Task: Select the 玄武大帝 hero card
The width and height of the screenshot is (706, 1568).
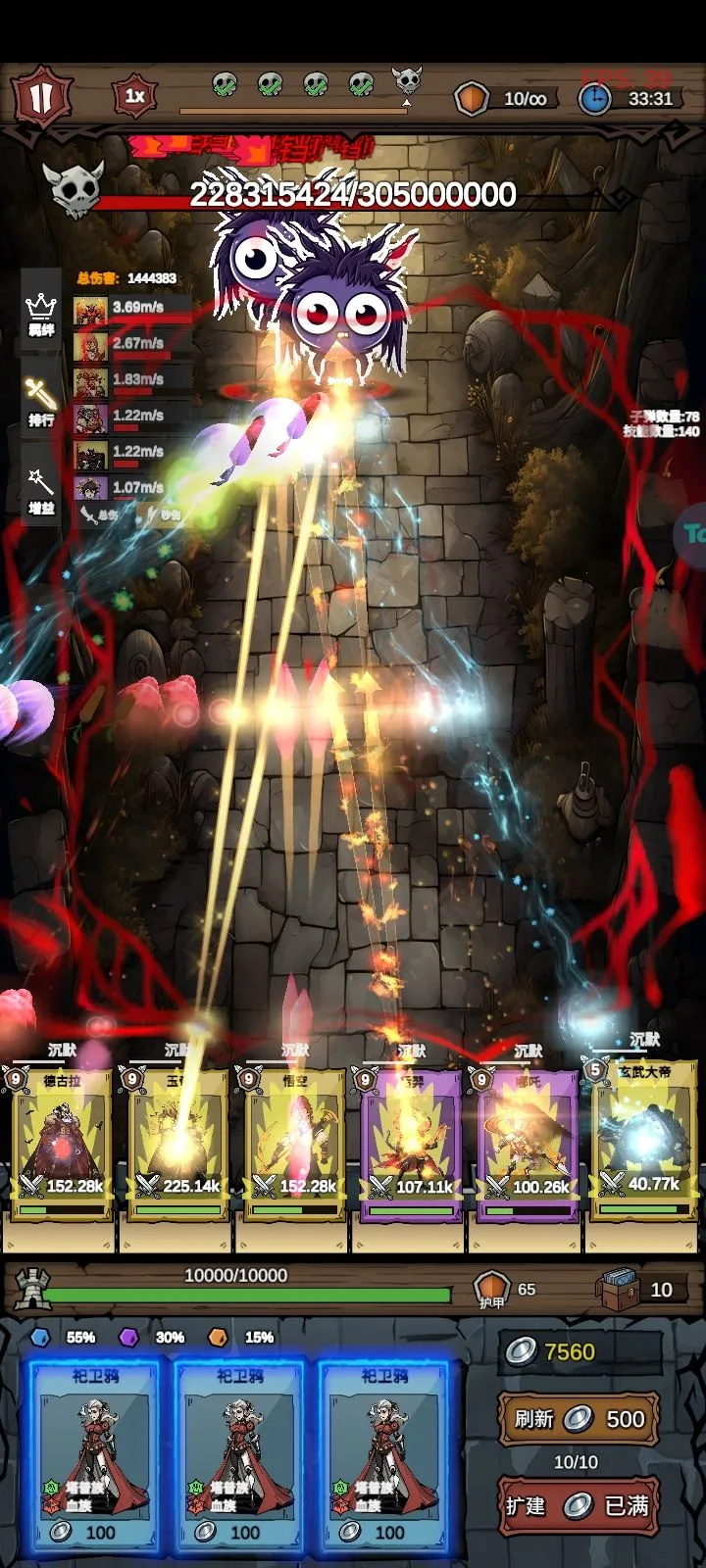Action: pos(643,1142)
